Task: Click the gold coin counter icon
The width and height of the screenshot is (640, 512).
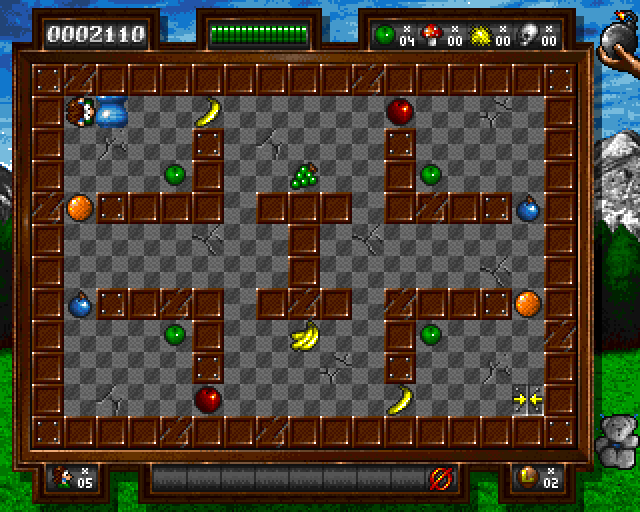Action: (525, 477)
